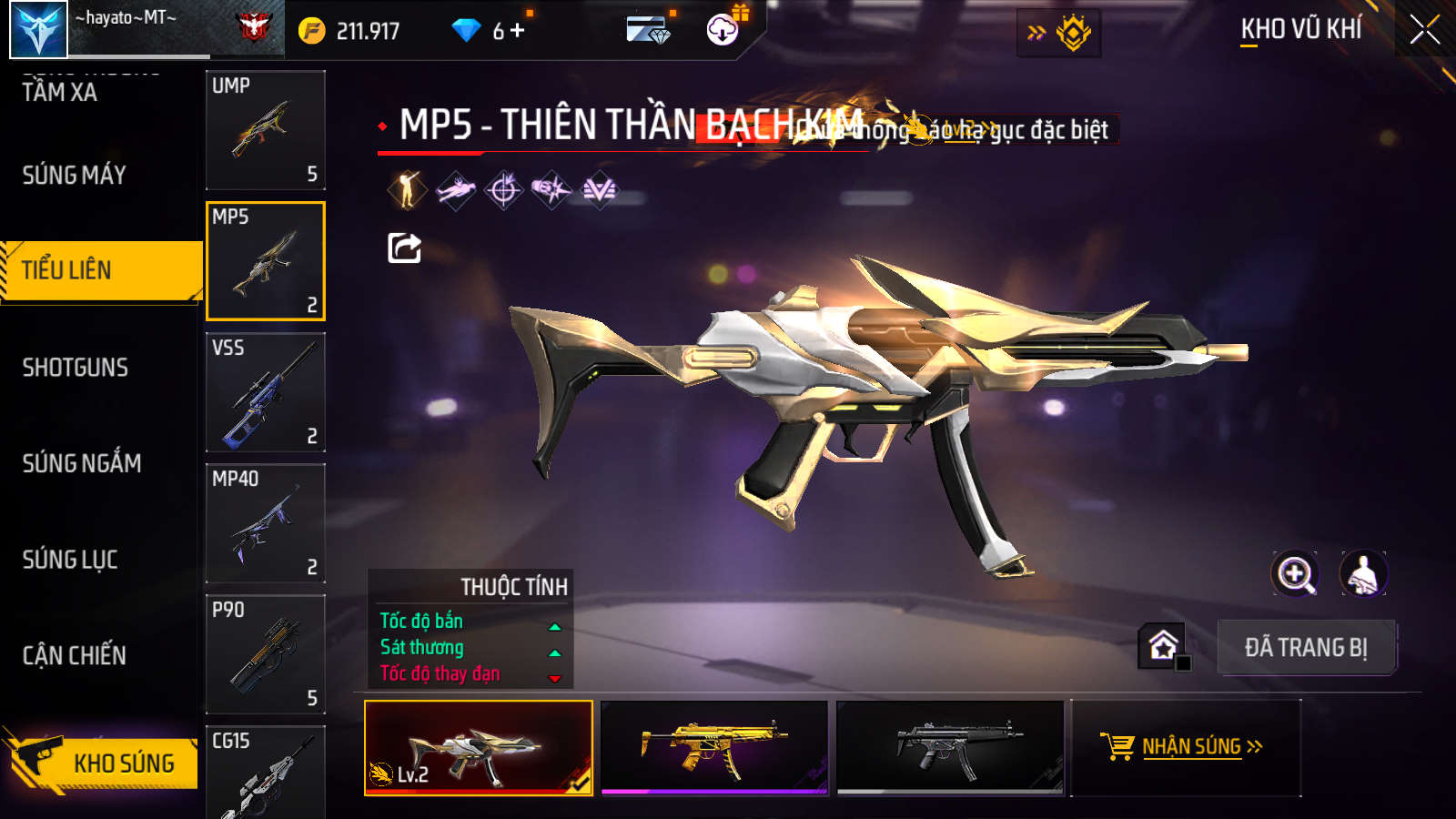
Task: Select the P90 weapon tile
Action: click(266, 654)
